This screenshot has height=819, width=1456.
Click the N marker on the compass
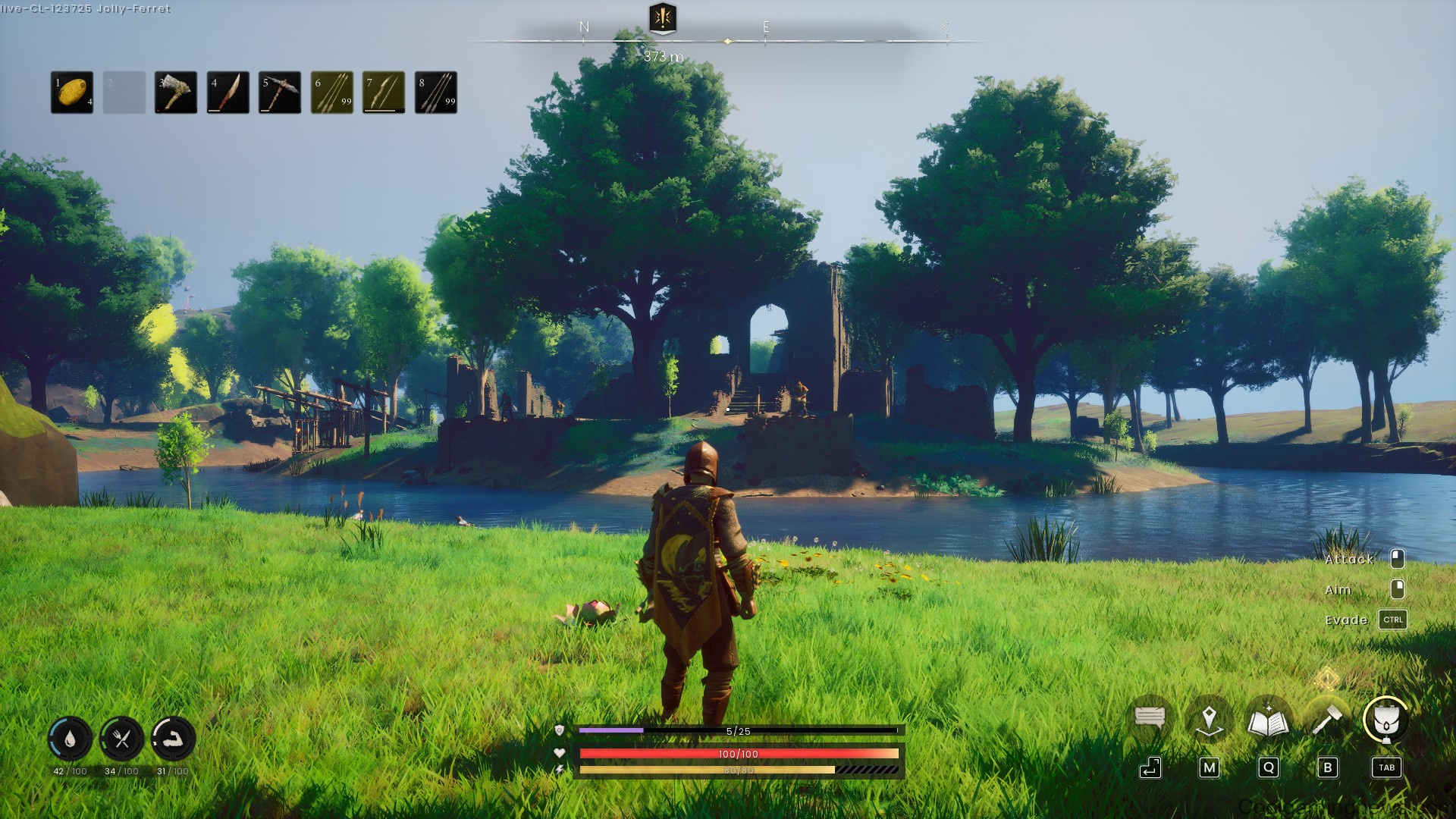(x=582, y=25)
